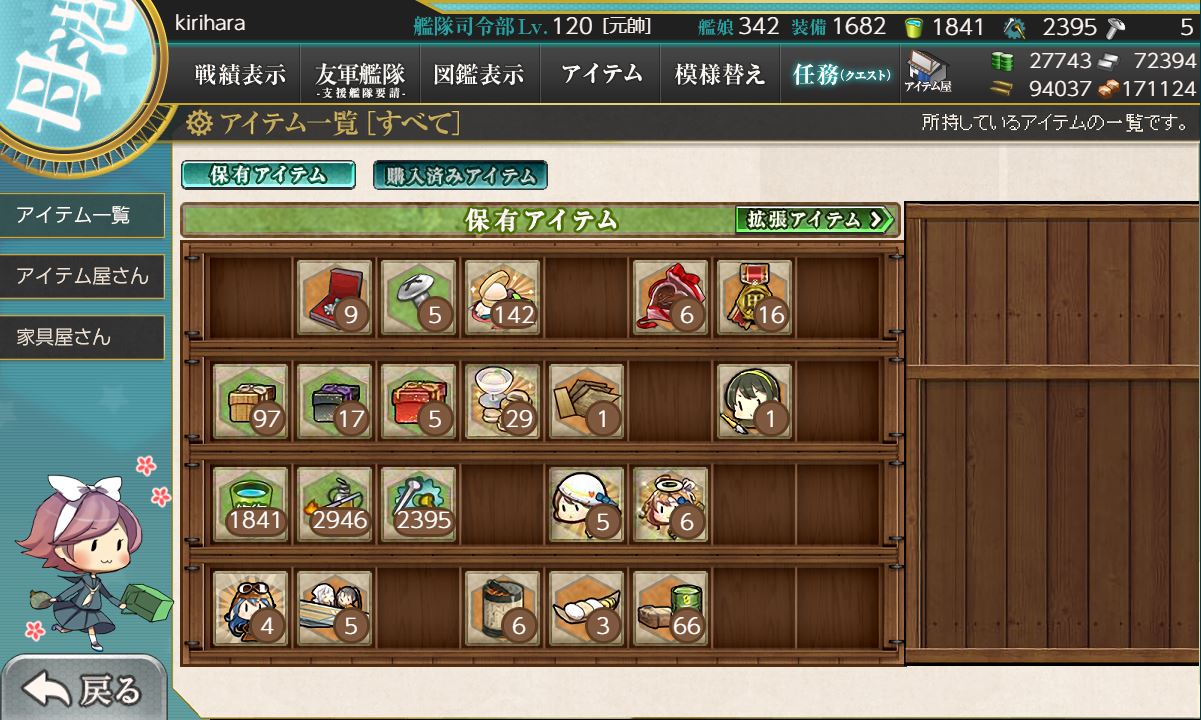Switch to the 保有アイテム tab

pyautogui.click(x=268, y=175)
